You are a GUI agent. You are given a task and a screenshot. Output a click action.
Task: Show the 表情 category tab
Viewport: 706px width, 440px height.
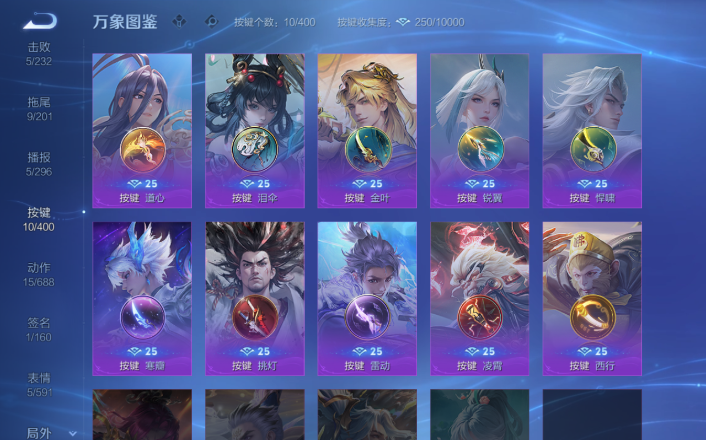click(x=39, y=385)
